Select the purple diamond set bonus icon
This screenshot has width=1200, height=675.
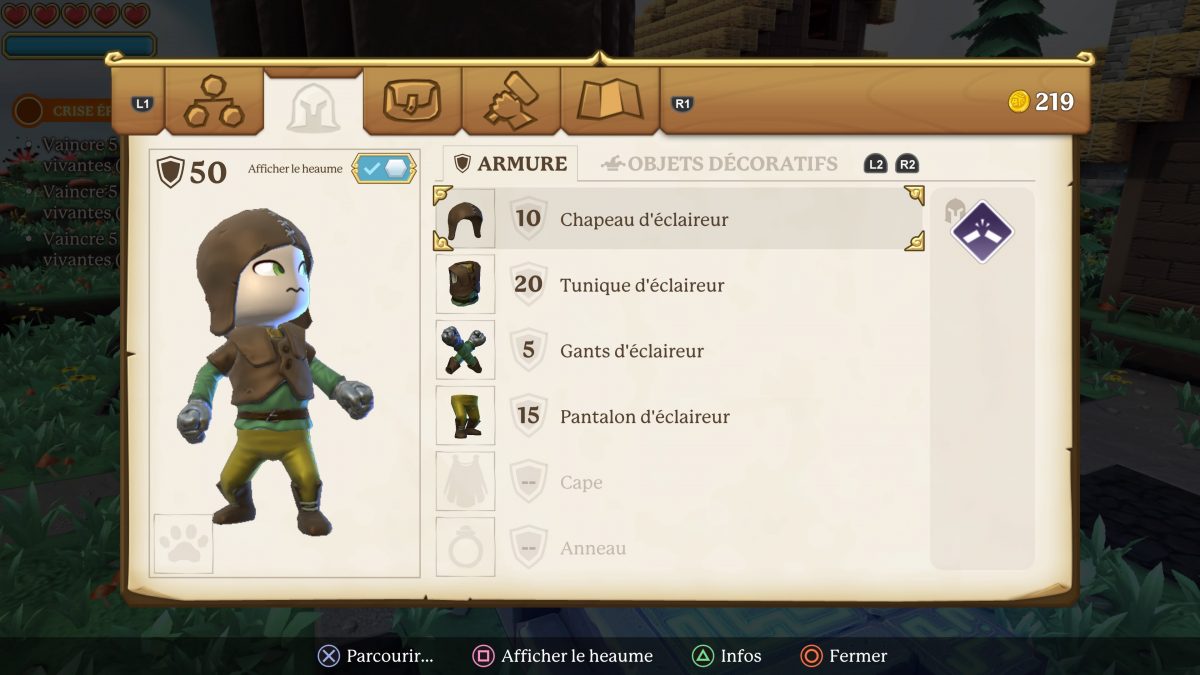pos(981,232)
